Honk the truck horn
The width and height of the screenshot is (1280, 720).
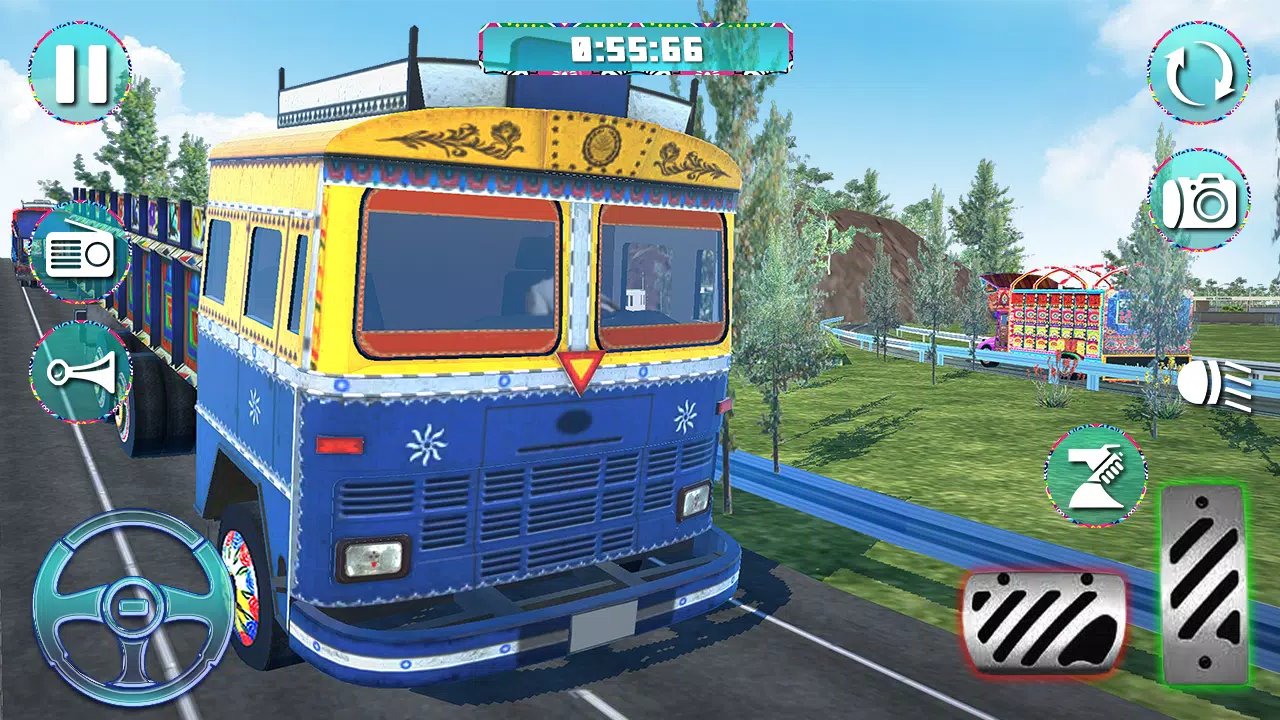coord(80,372)
